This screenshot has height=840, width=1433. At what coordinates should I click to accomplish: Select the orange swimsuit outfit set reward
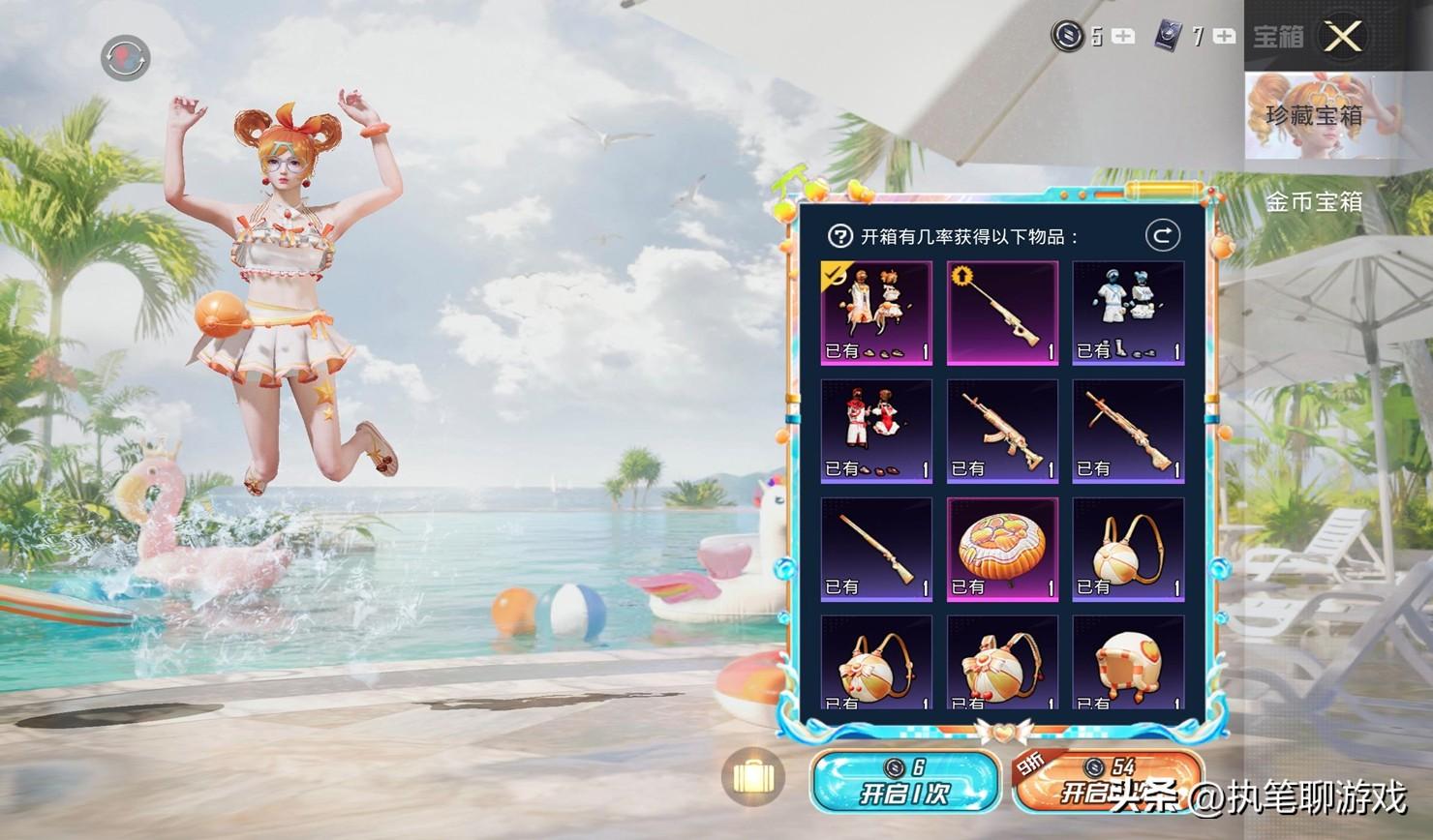pyautogui.click(x=876, y=312)
